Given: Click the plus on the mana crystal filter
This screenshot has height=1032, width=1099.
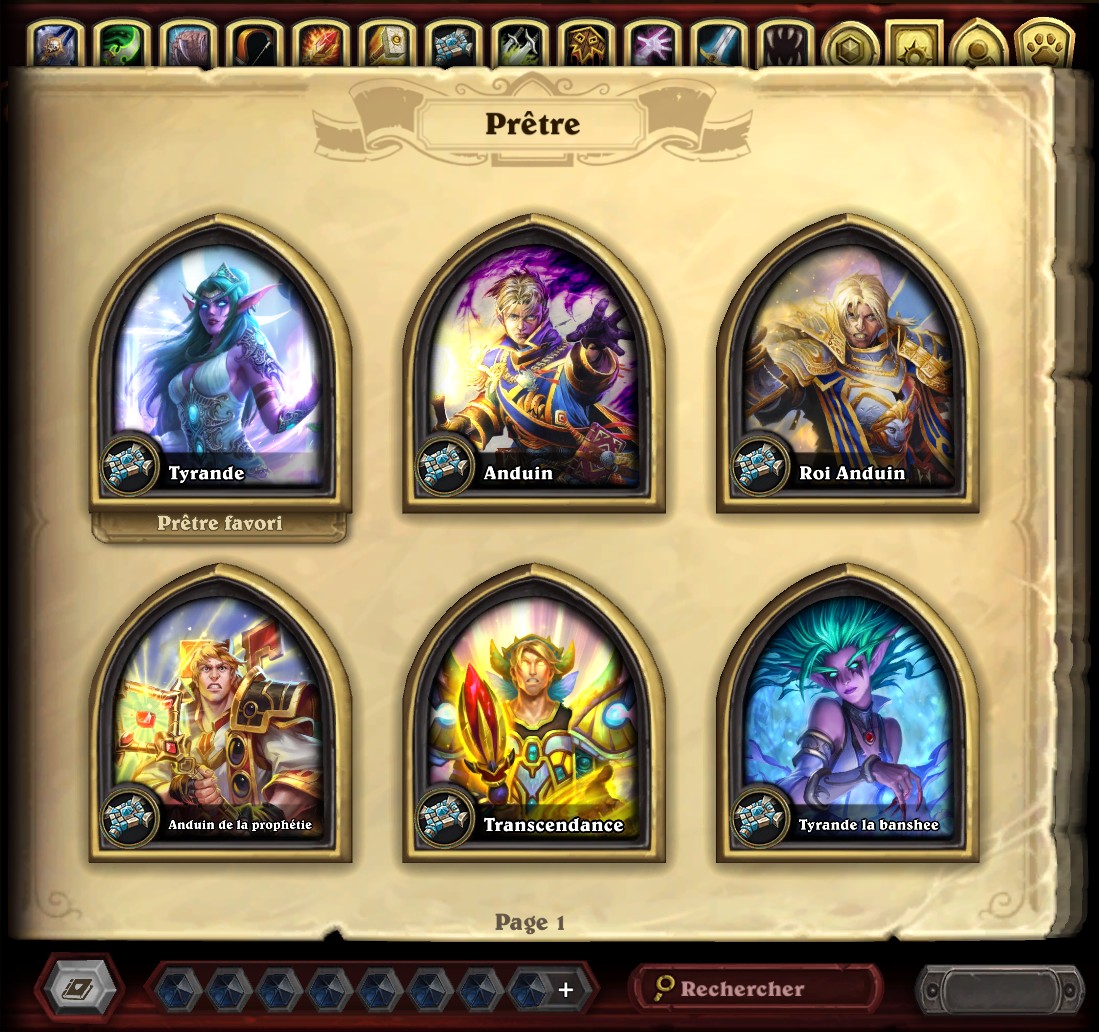Looking at the screenshot, I should click(x=565, y=990).
